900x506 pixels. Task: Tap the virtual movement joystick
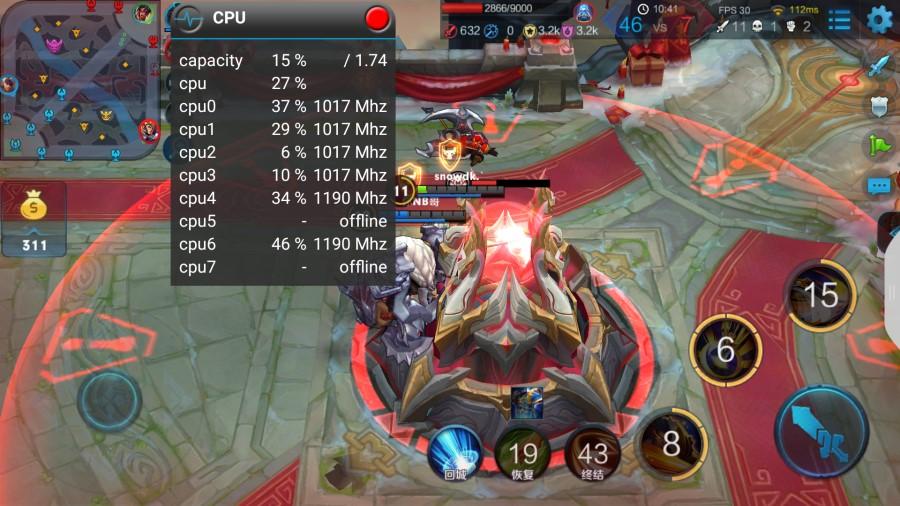click(x=109, y=403)
